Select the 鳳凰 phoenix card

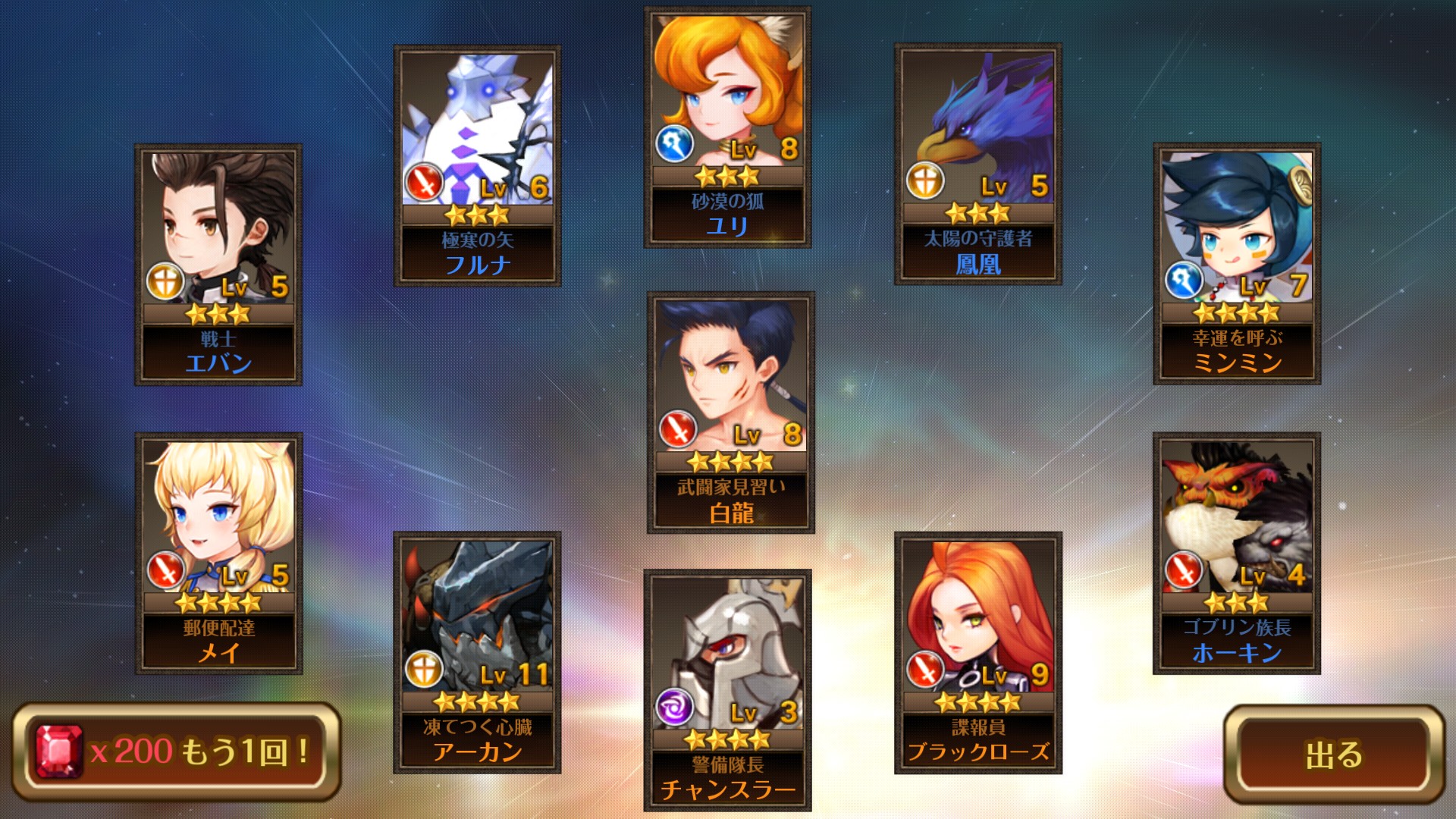click(x=977, y=164)
